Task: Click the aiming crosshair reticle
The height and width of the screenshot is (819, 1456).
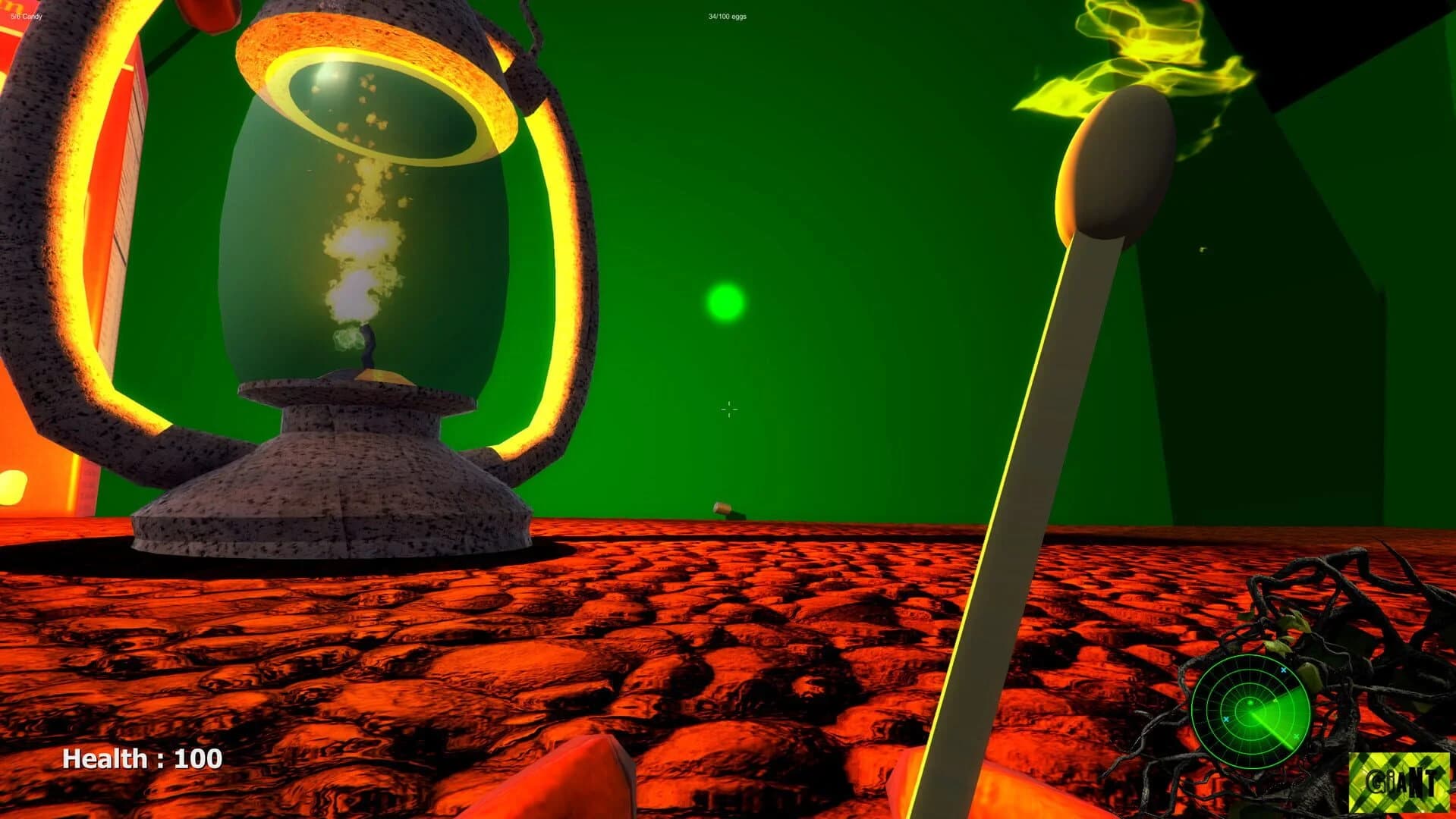Action: [728, 409]
